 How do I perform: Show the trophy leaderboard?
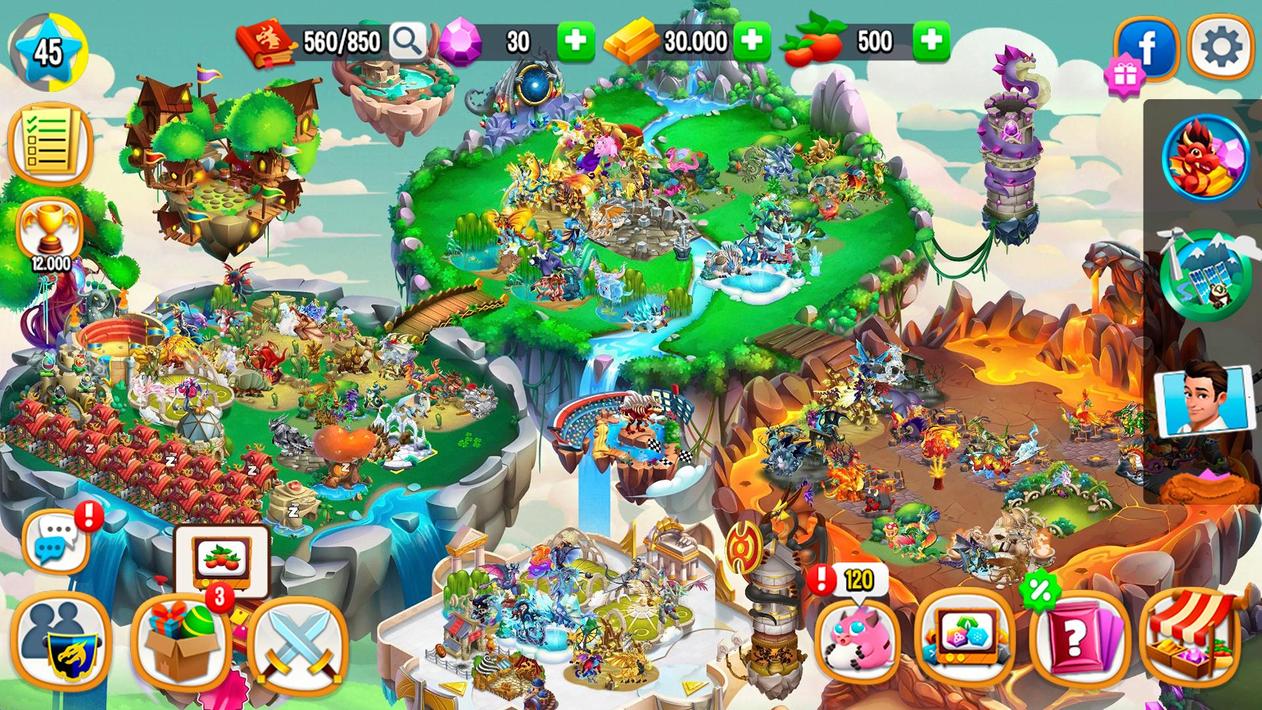49,227
